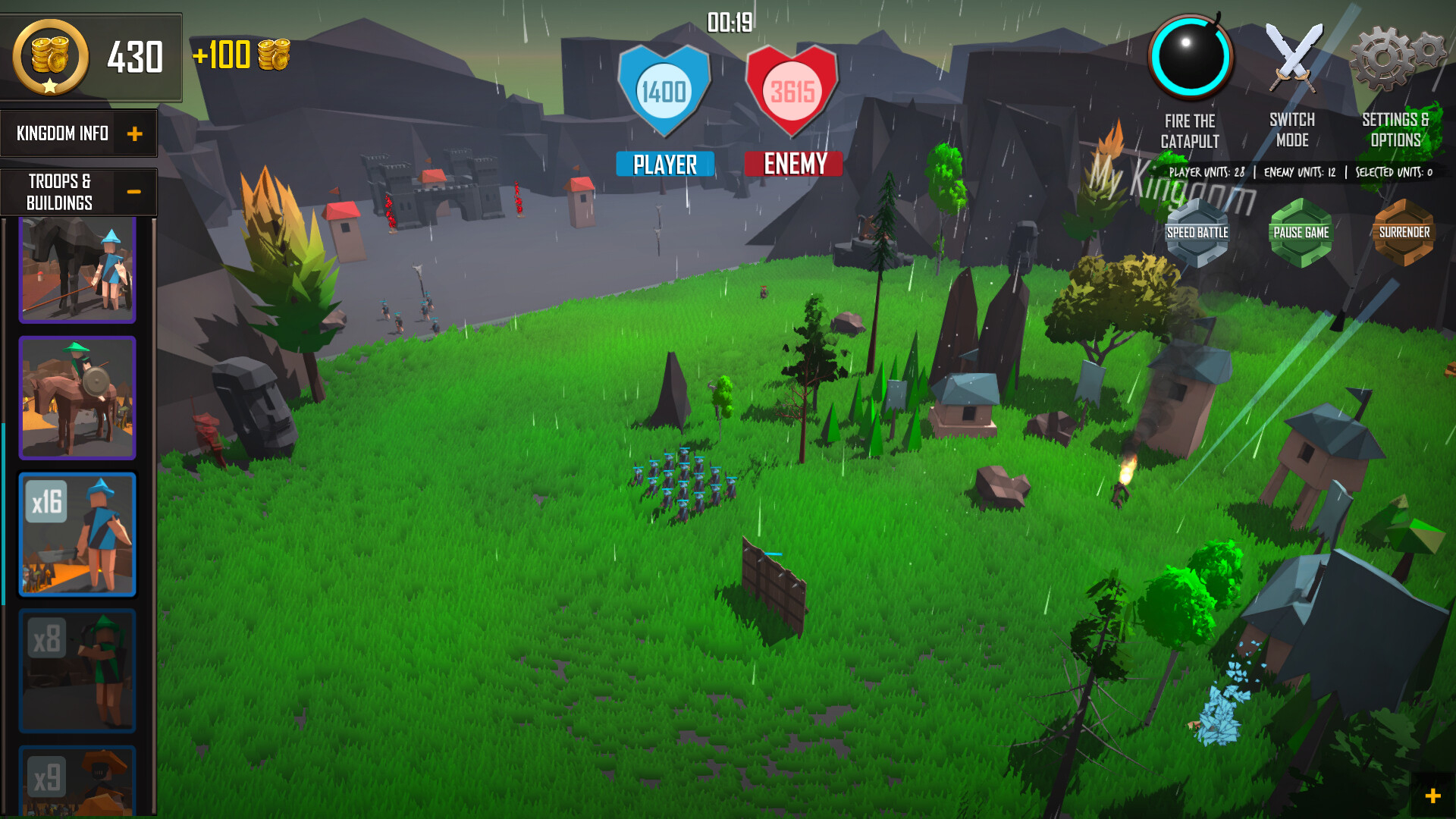Select the x8 archer troop card
Viewport: 1456px width, 819px height.
click(x=77, y=670)
